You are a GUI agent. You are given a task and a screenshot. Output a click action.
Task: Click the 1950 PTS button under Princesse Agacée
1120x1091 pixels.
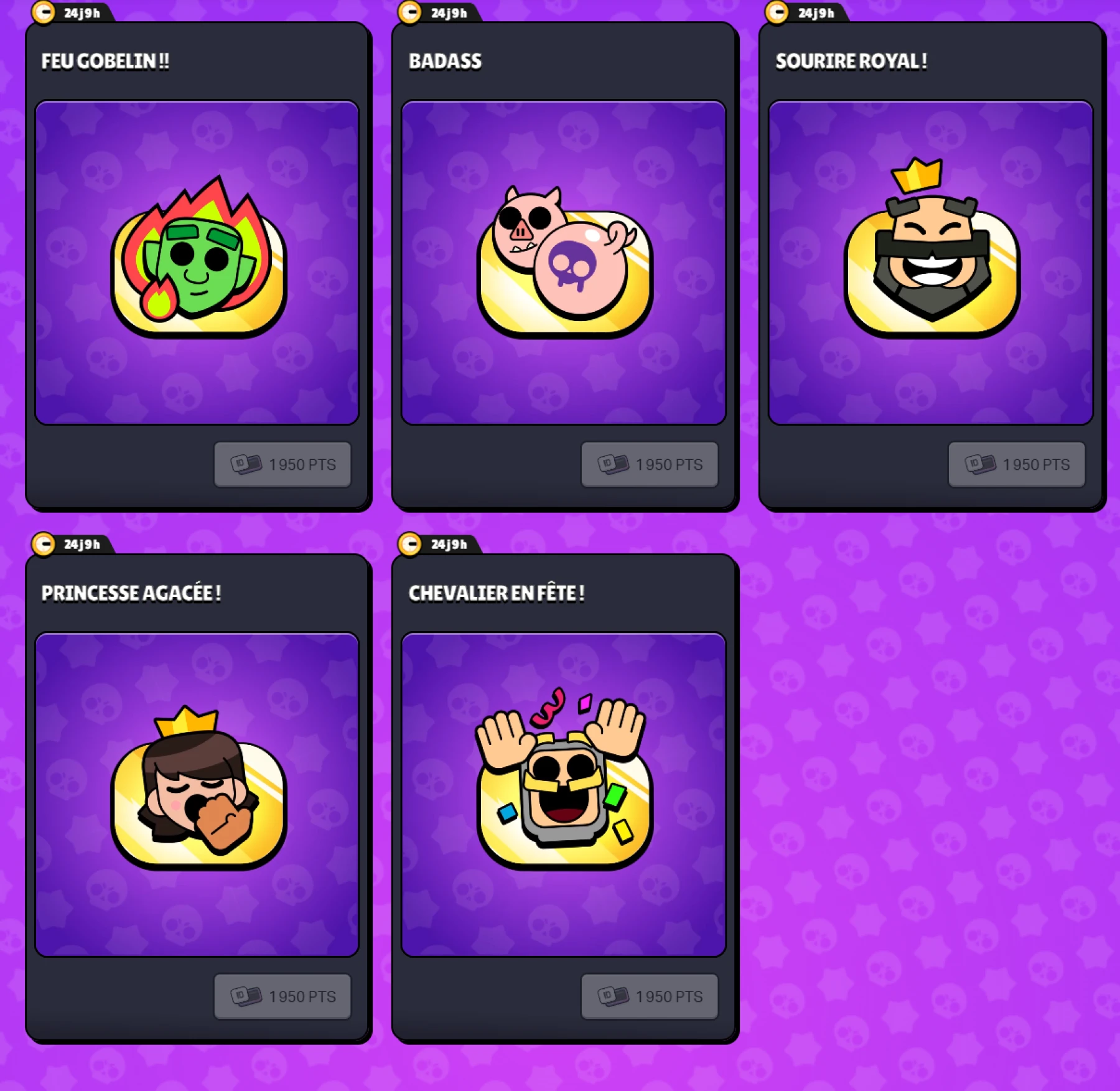coord(283,996)
